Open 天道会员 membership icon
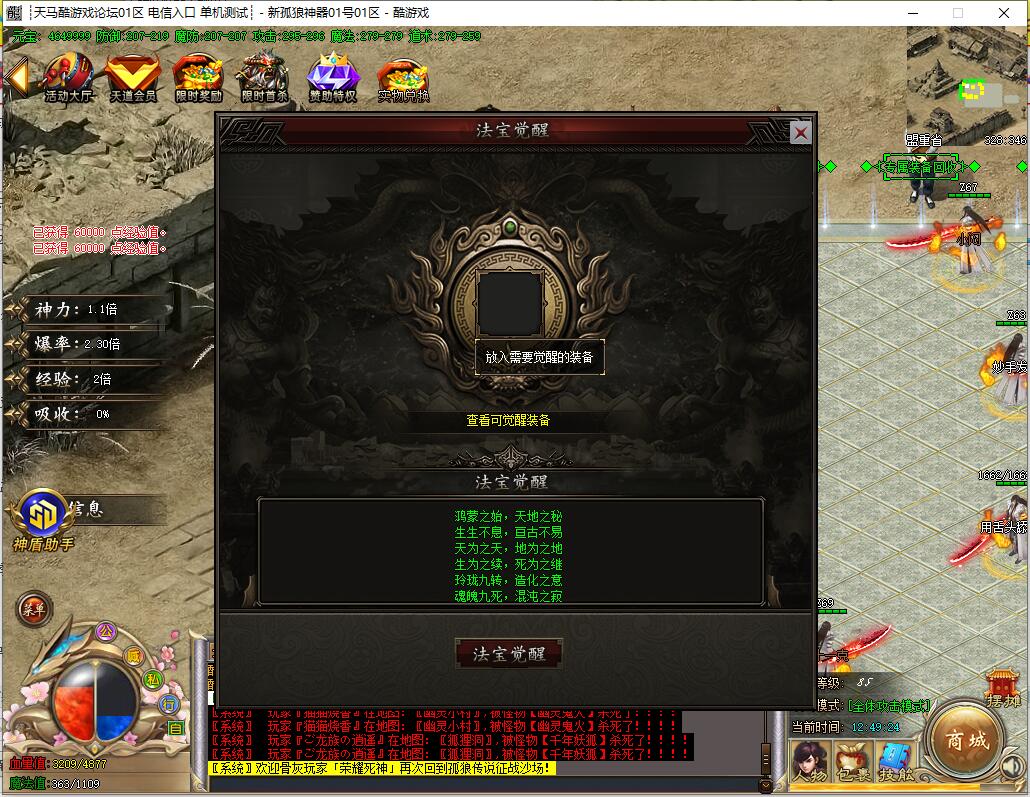This screenshot has width=1030, height=797. [x=132, y=76]
